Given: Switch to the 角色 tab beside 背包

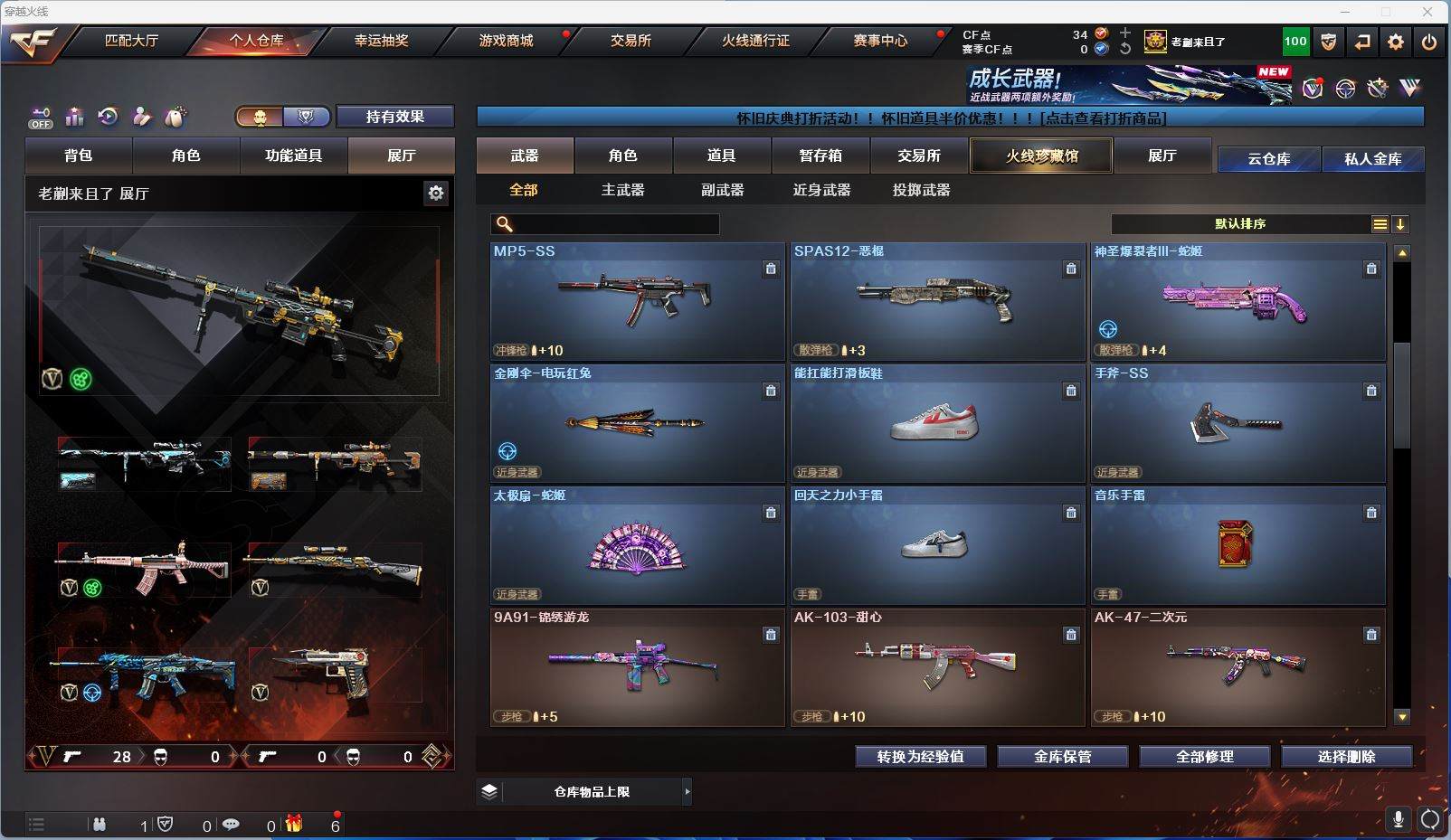Looking at the screenshot, I should (185, 156).
